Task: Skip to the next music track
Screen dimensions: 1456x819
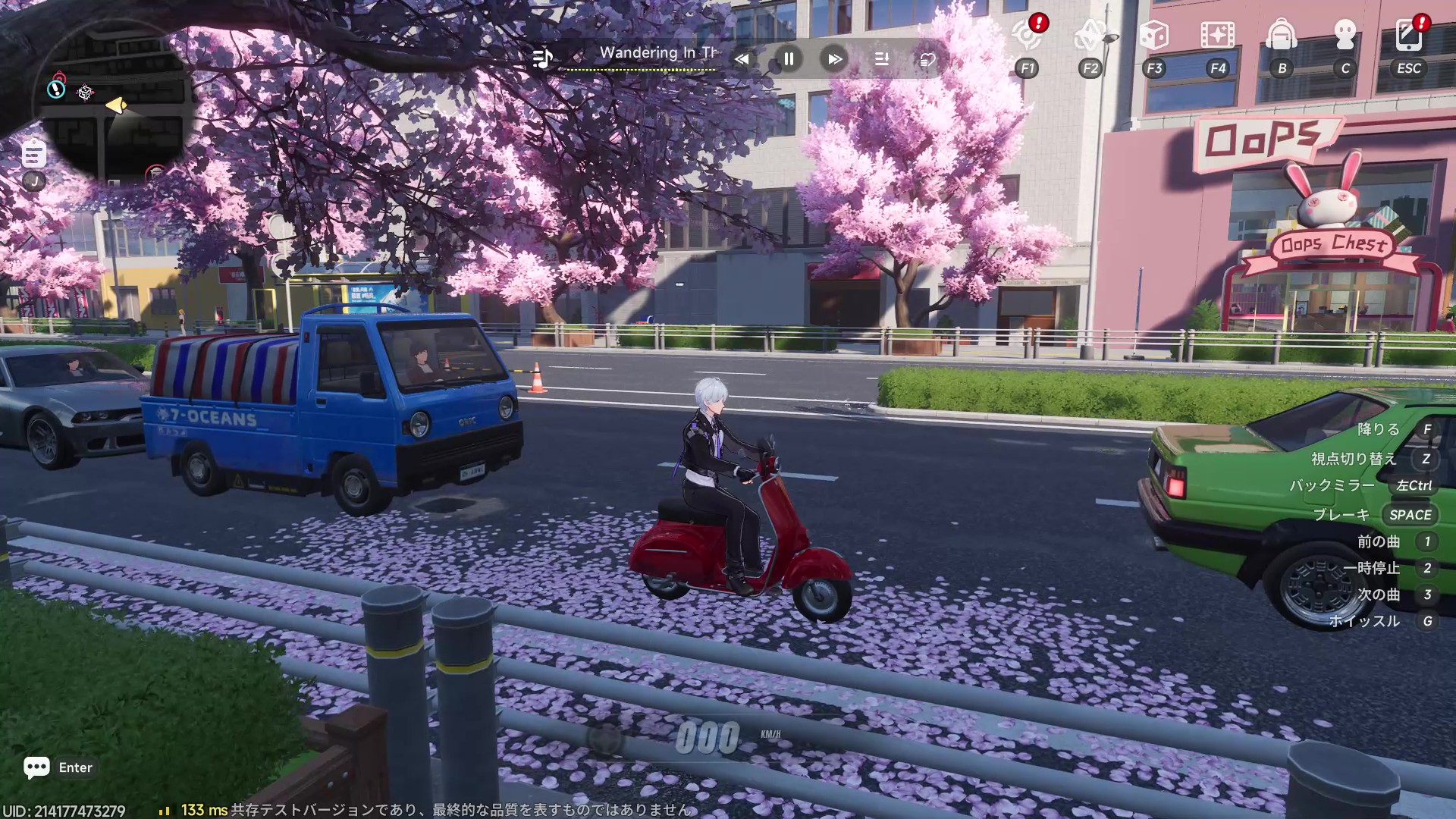Action: (x=834, y=59)
